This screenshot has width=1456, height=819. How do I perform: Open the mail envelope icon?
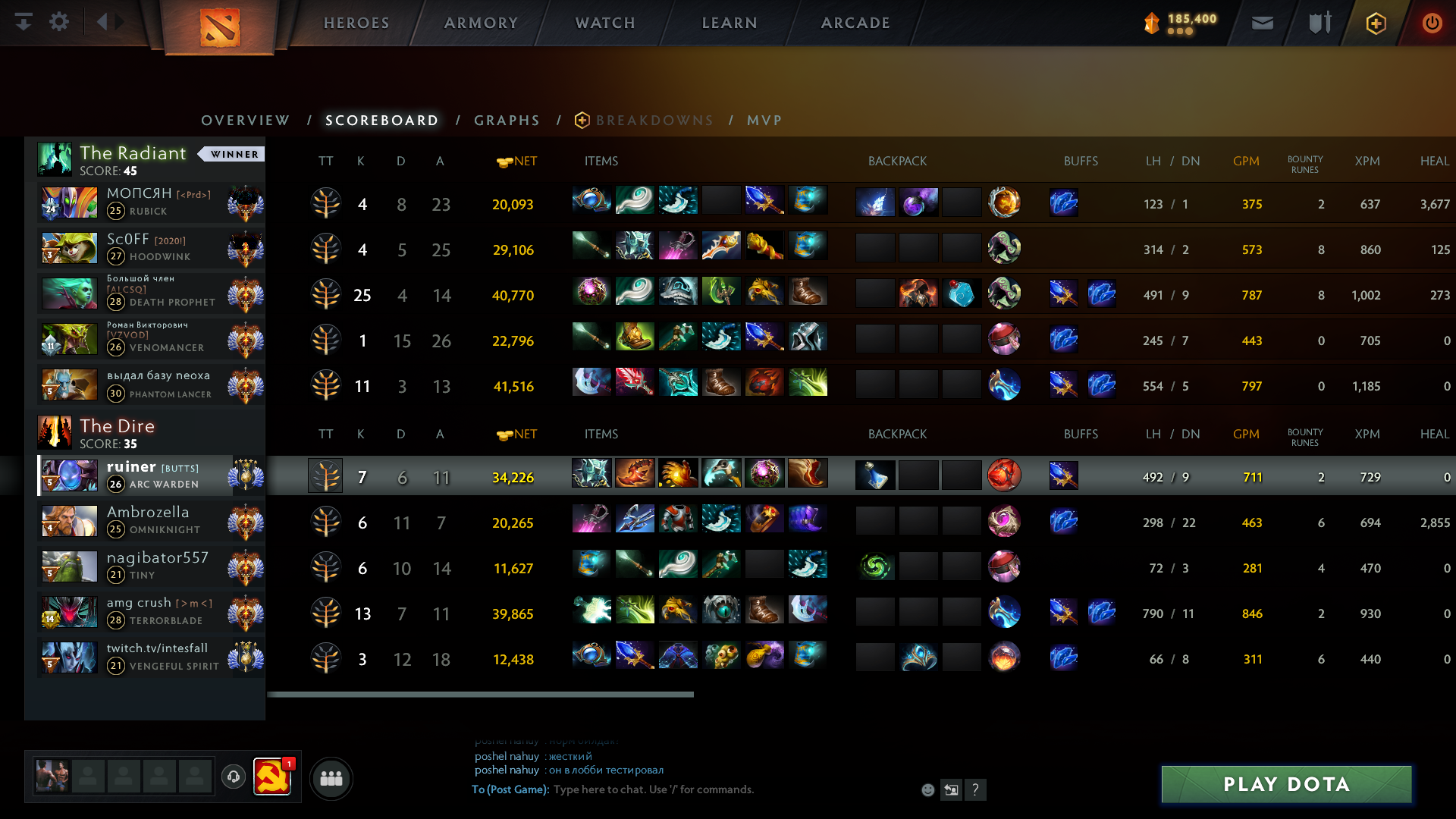tap(1263, 23)
